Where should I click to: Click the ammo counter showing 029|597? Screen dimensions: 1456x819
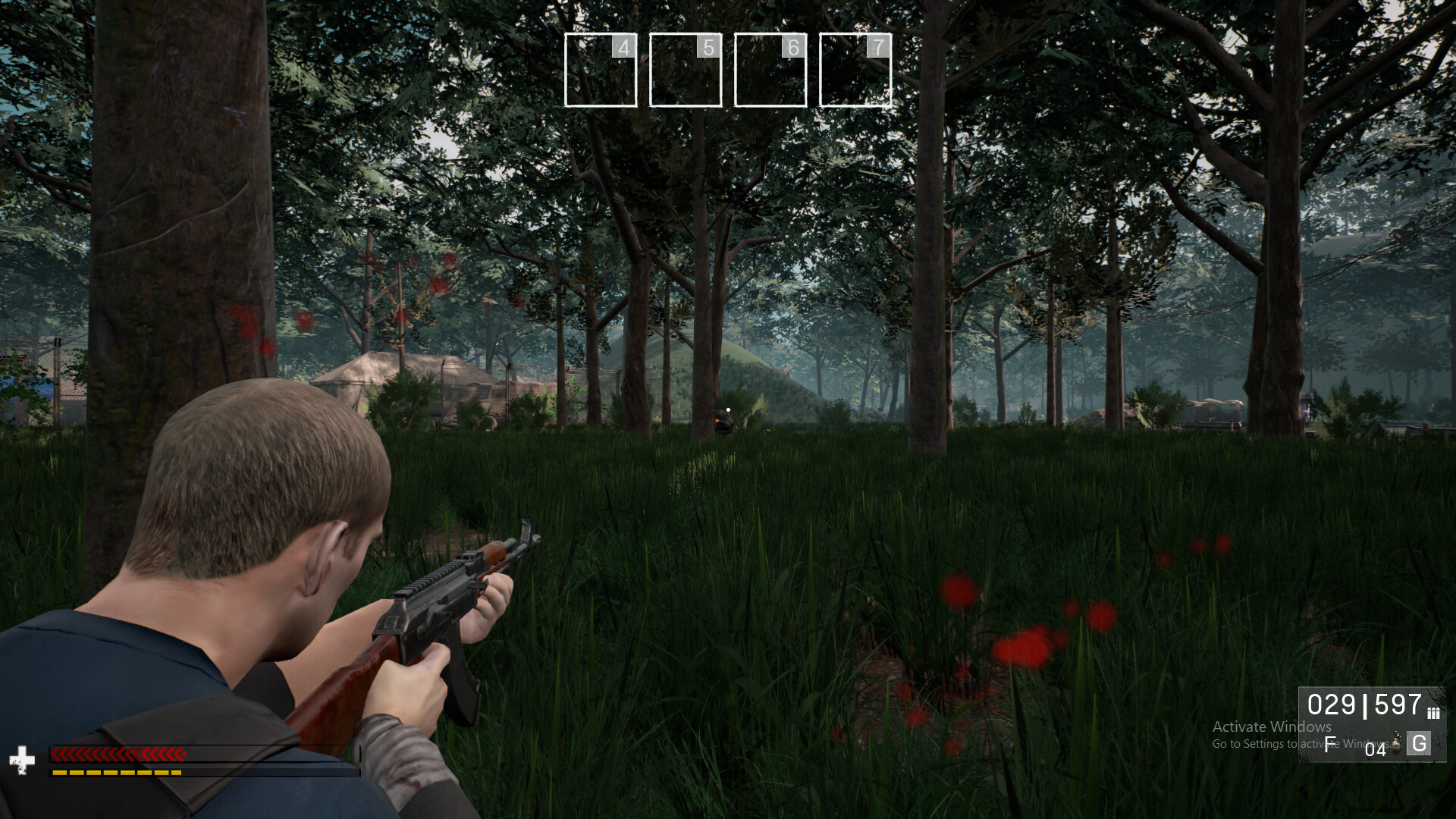pyautogui.click(x=1365, y=705)
